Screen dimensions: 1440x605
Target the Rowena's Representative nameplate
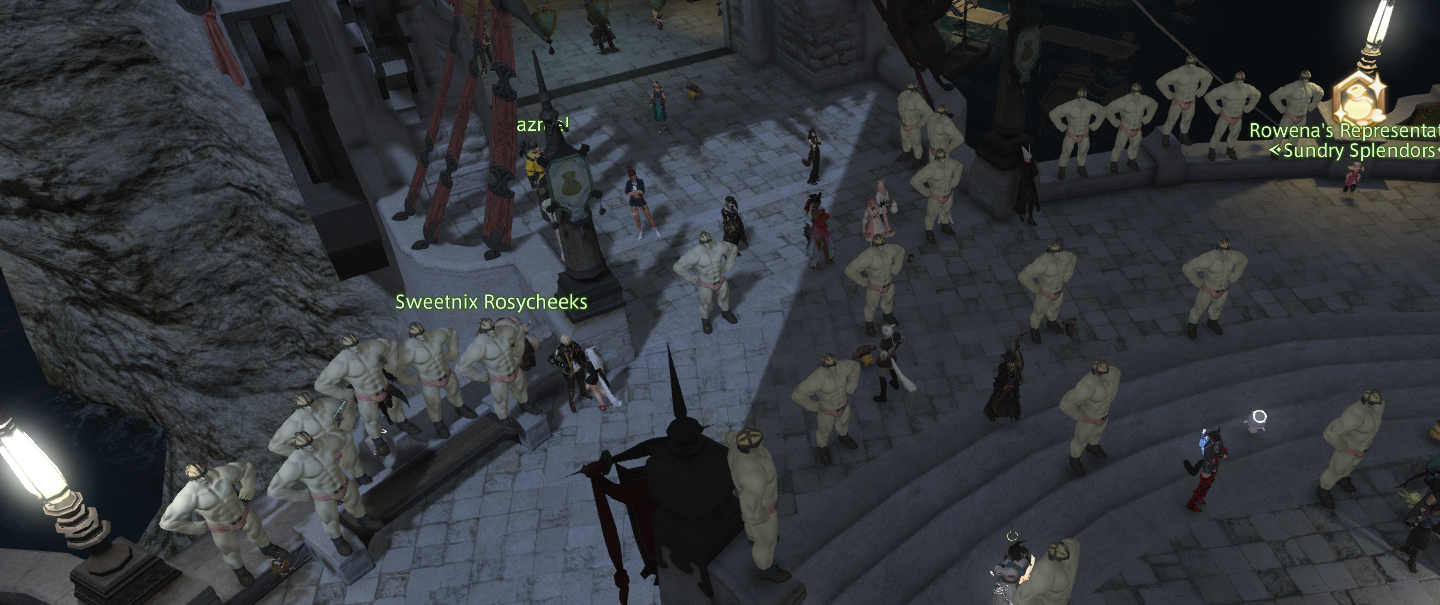(1343, 131)
